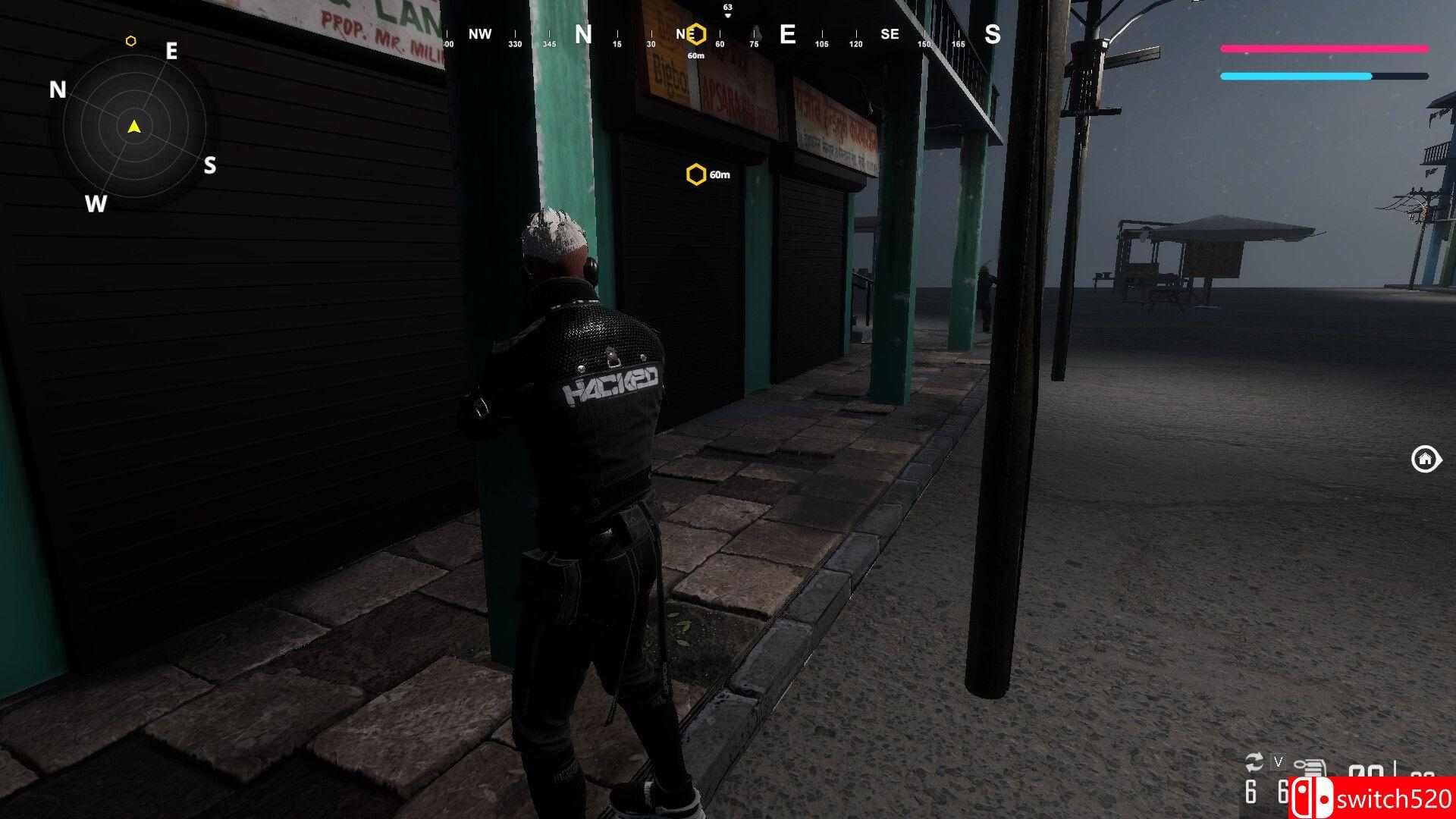Click the home waypoint icon
1456x819 pixels.
[1425, 459]
